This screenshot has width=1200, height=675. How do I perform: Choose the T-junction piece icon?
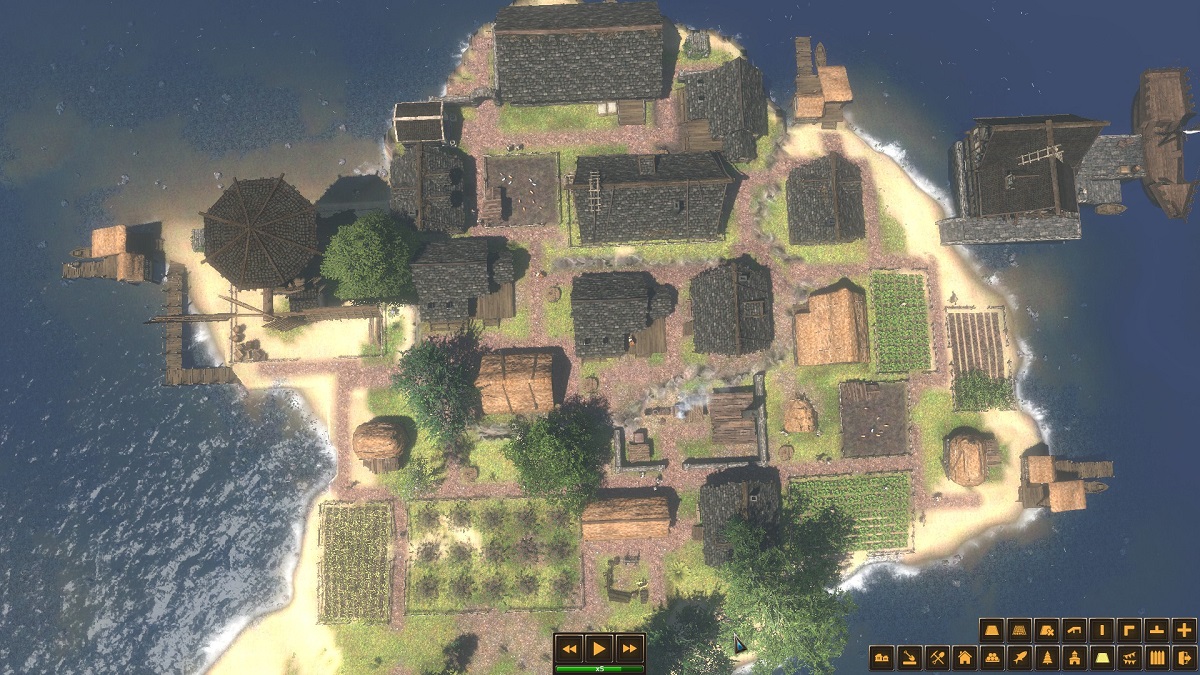coord(1157,630)
